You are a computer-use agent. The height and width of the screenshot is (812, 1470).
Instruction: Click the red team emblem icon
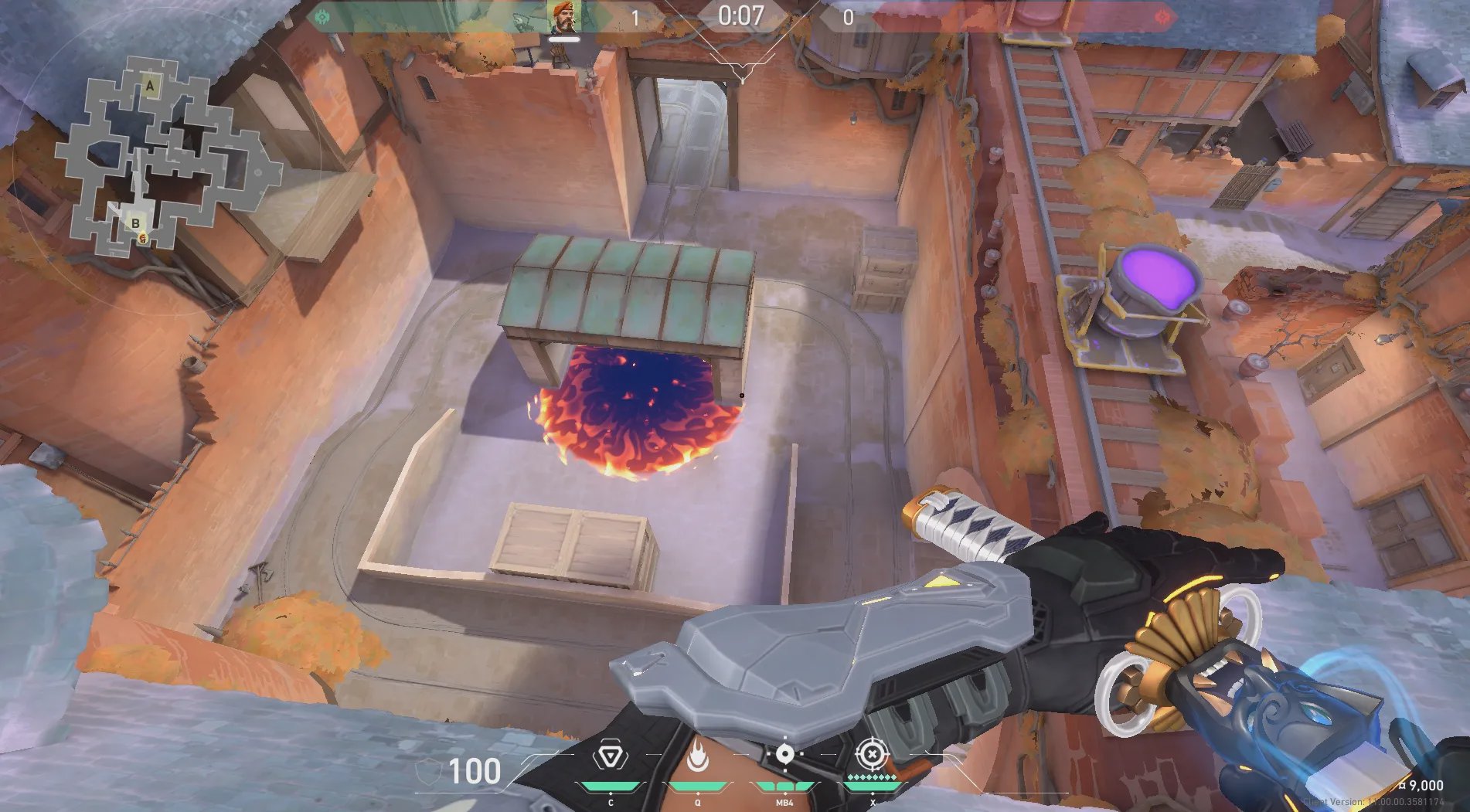click(x=1164, y=17)
